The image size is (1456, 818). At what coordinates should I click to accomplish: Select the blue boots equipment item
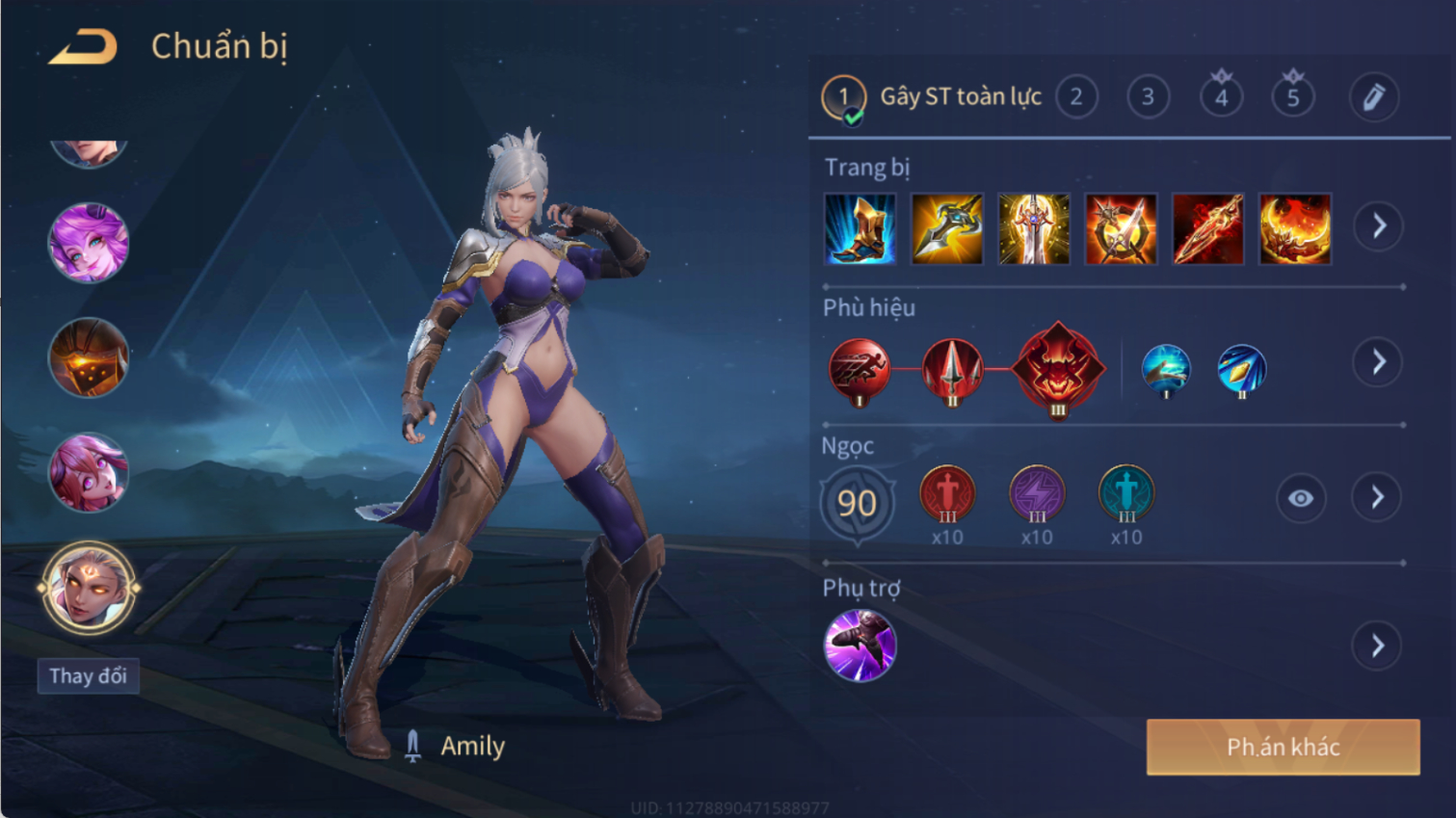tap(860, 229)
